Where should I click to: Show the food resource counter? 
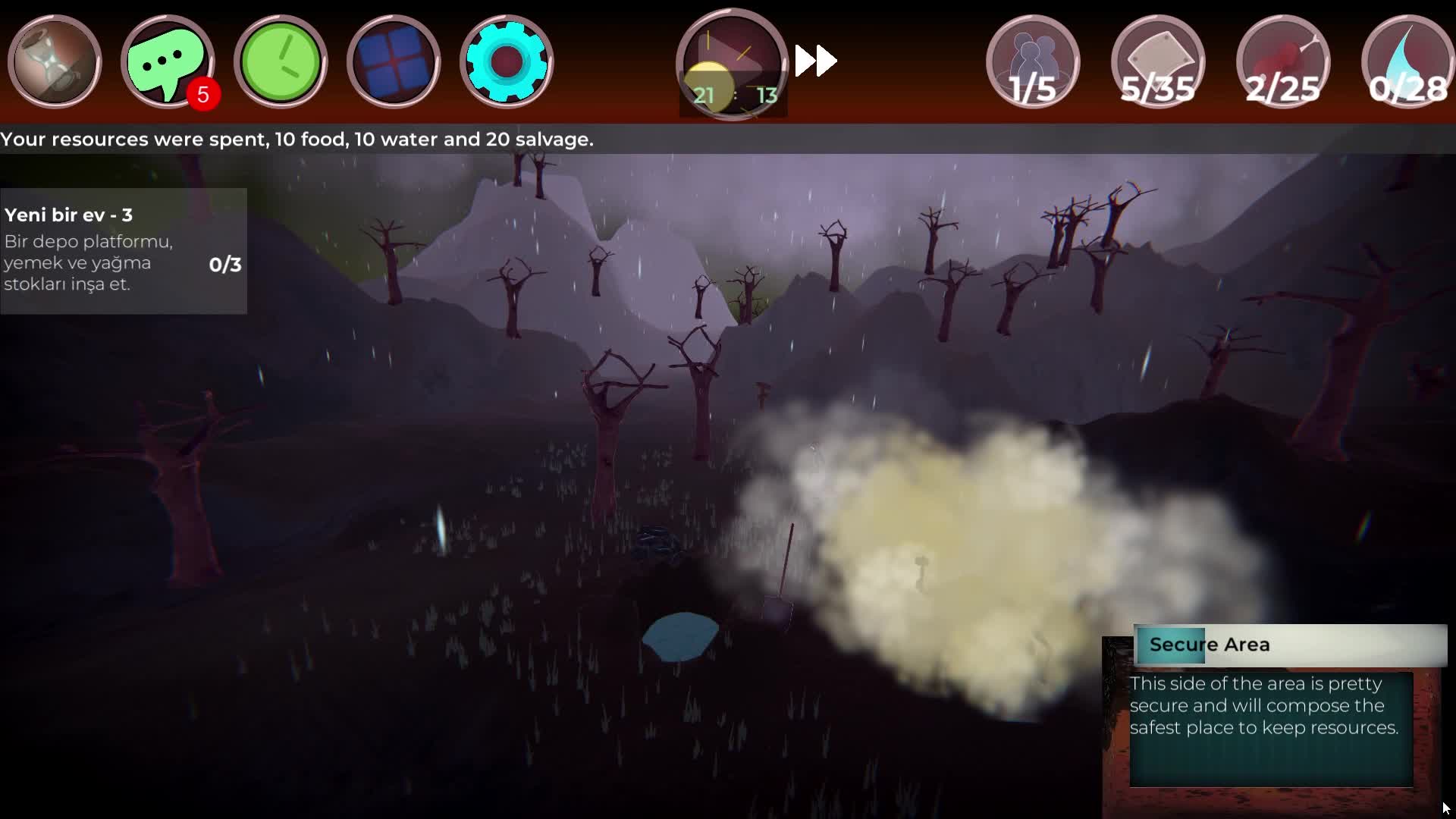(1283, 62)
